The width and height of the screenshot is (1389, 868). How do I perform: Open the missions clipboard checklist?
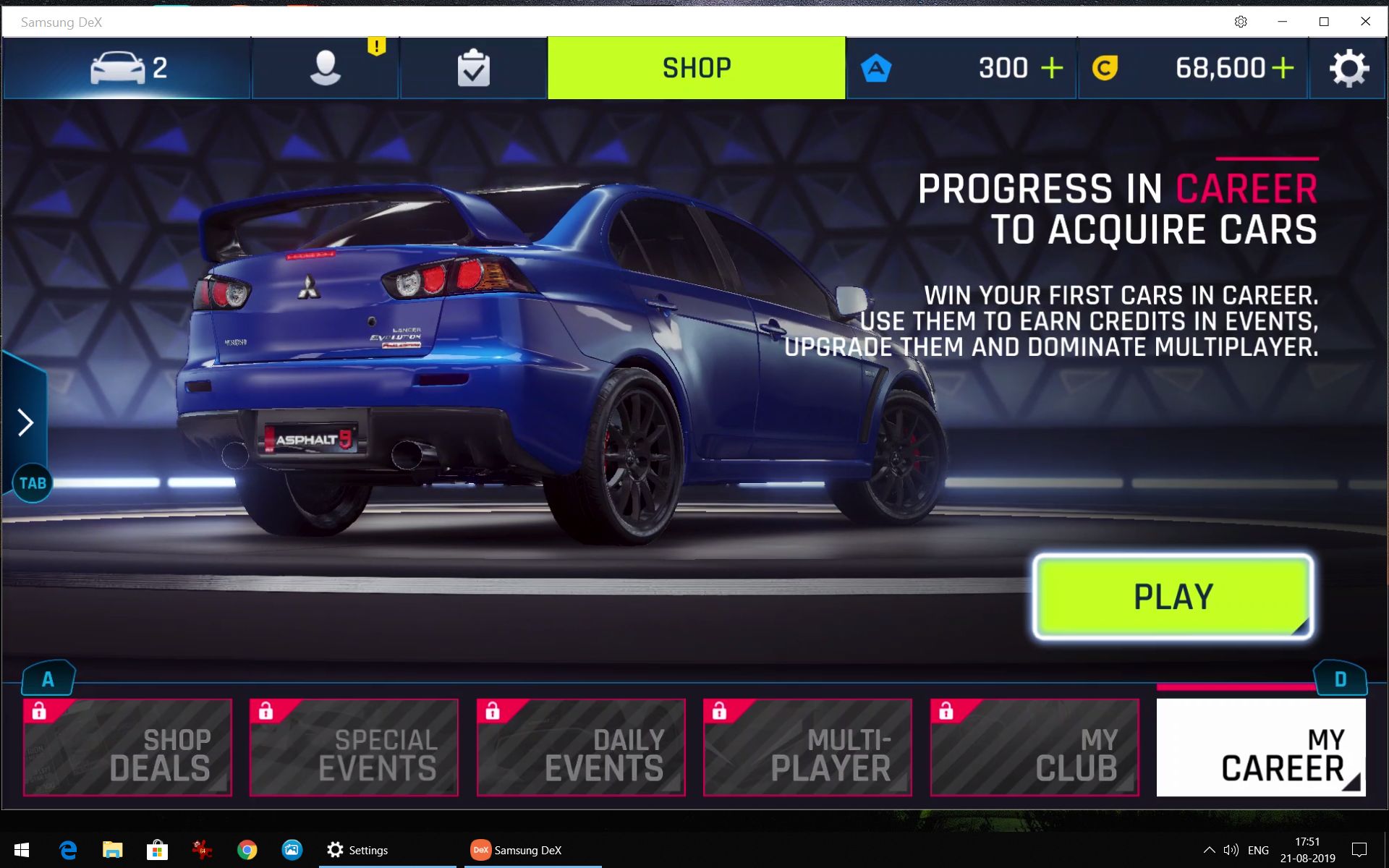coord(473,68)
